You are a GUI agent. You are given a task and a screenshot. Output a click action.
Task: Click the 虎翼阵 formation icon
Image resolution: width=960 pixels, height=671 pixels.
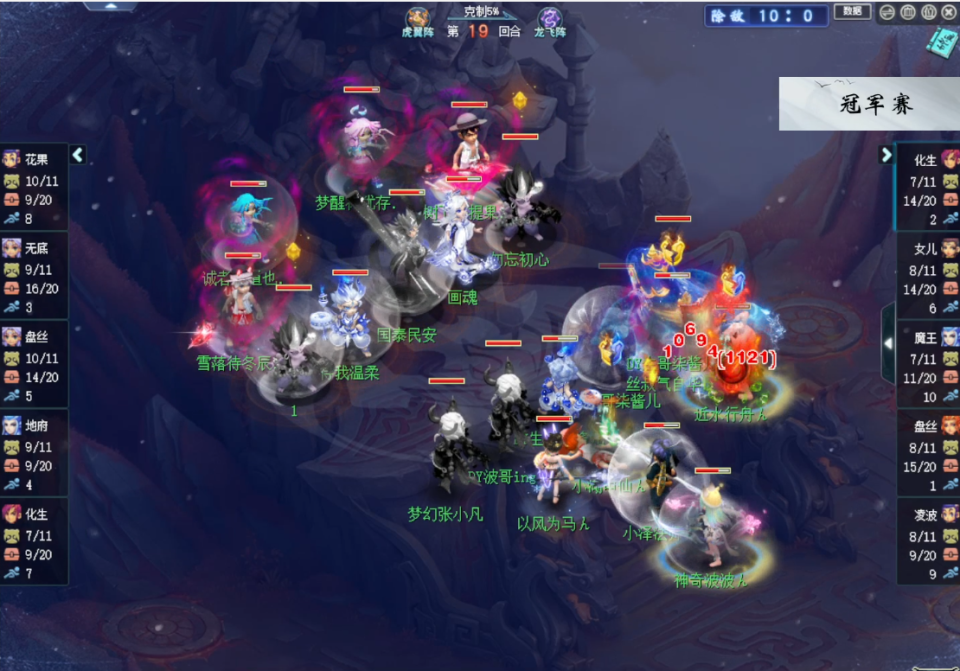418,18
